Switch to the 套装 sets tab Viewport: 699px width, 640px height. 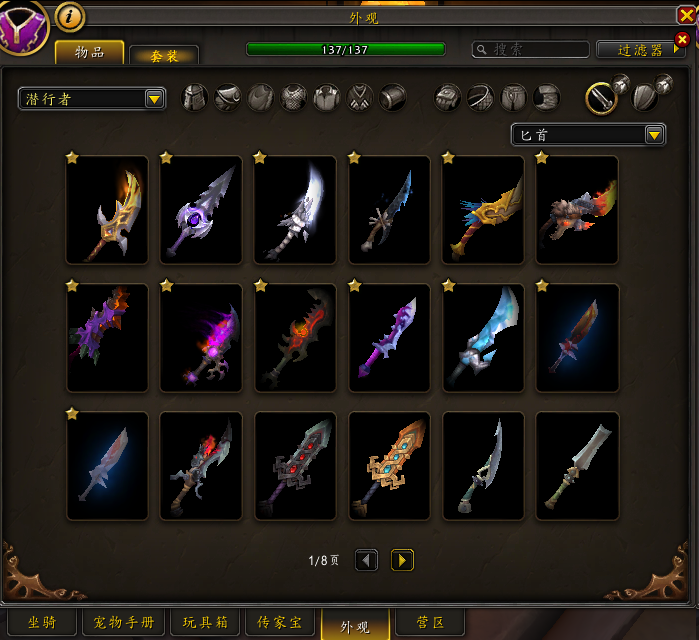163,57
